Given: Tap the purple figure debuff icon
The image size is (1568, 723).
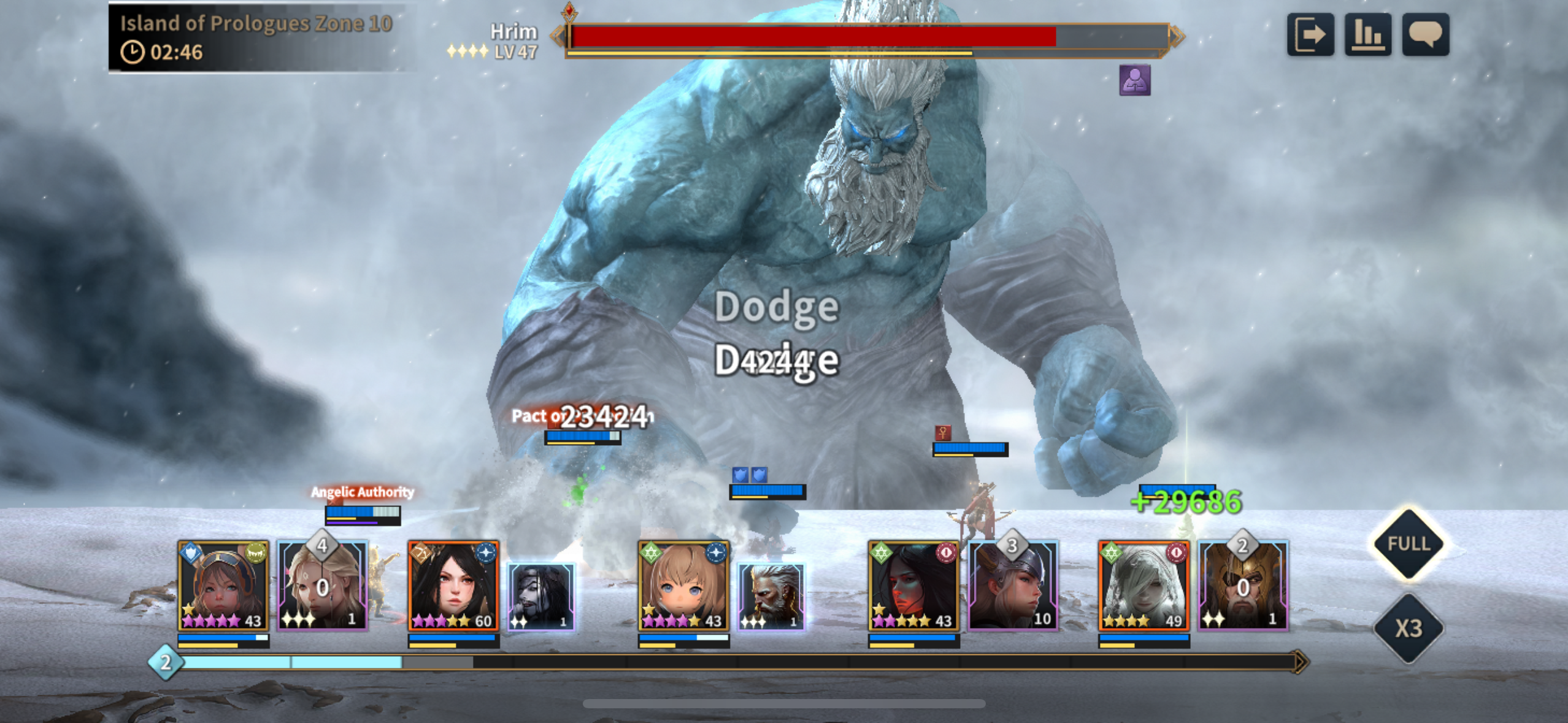Looking at the screenshot, I should click(x=1134, y=80).
